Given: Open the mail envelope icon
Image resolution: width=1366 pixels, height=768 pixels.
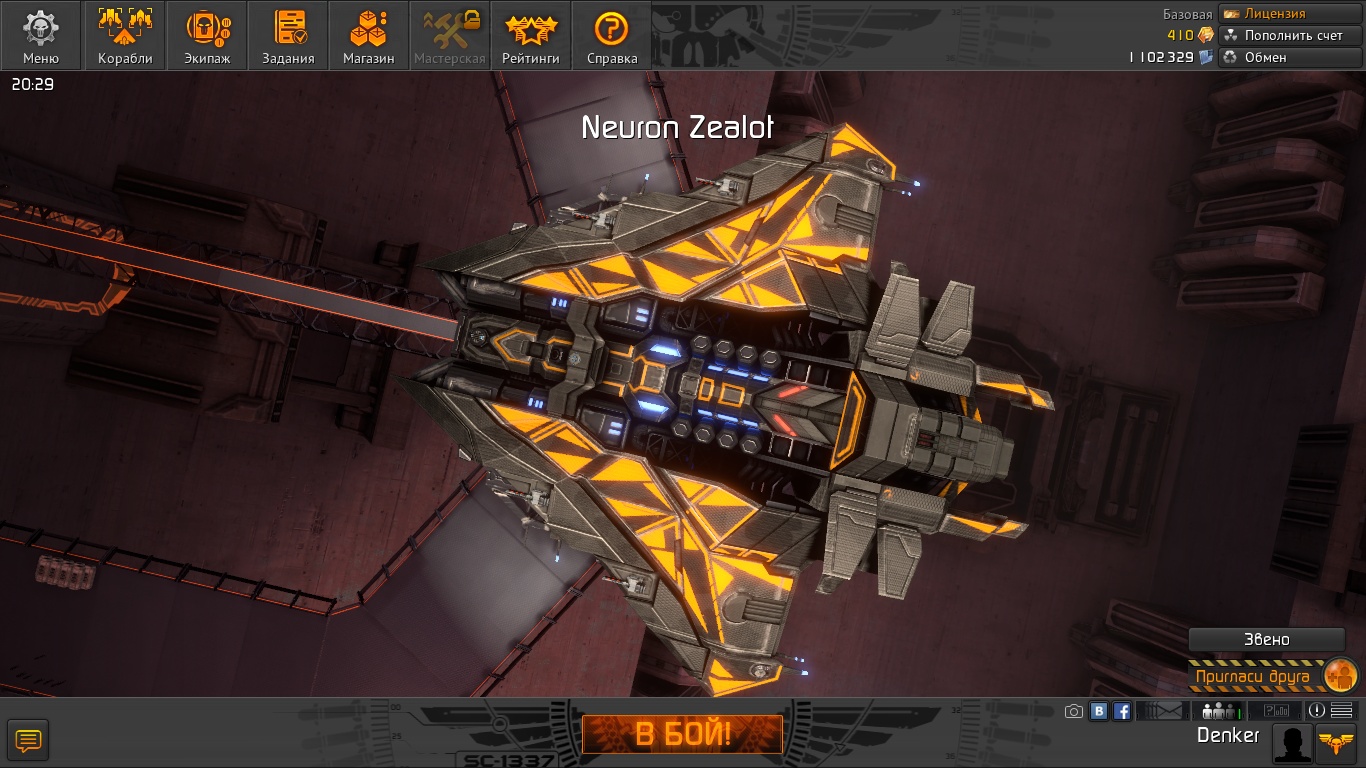Looking at the screenshot, I should [x=1161, y=711].
